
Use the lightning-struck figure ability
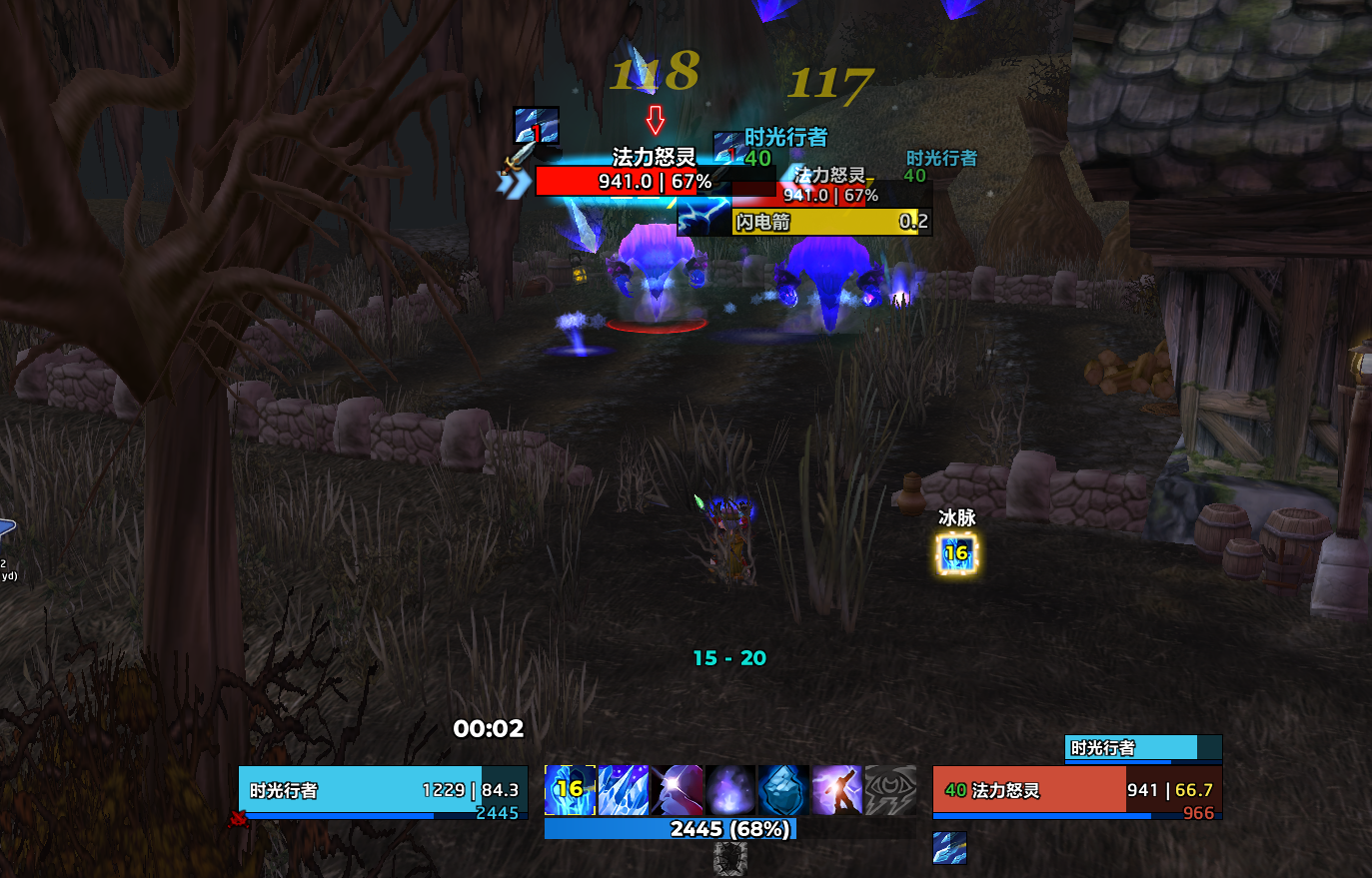point(836,790)
